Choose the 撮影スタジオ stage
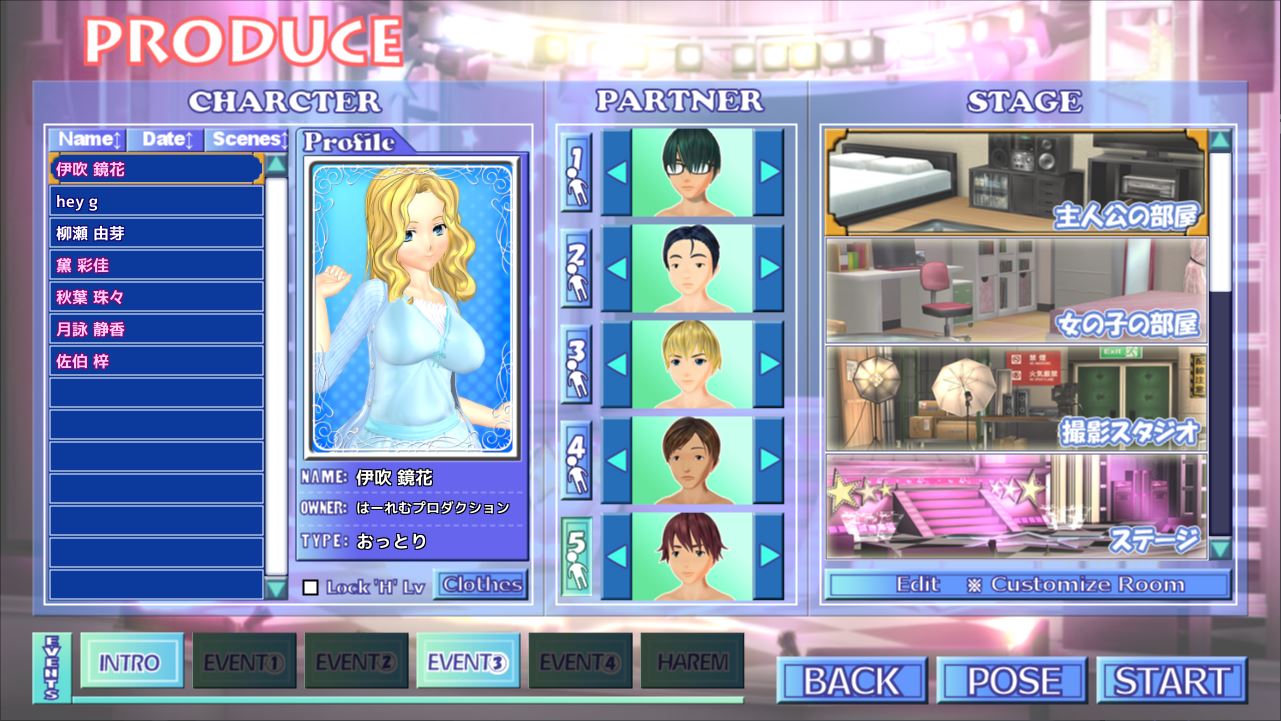Image resolution: width=1281 pixels, height=721 pixels. (x=1015, y=398)
